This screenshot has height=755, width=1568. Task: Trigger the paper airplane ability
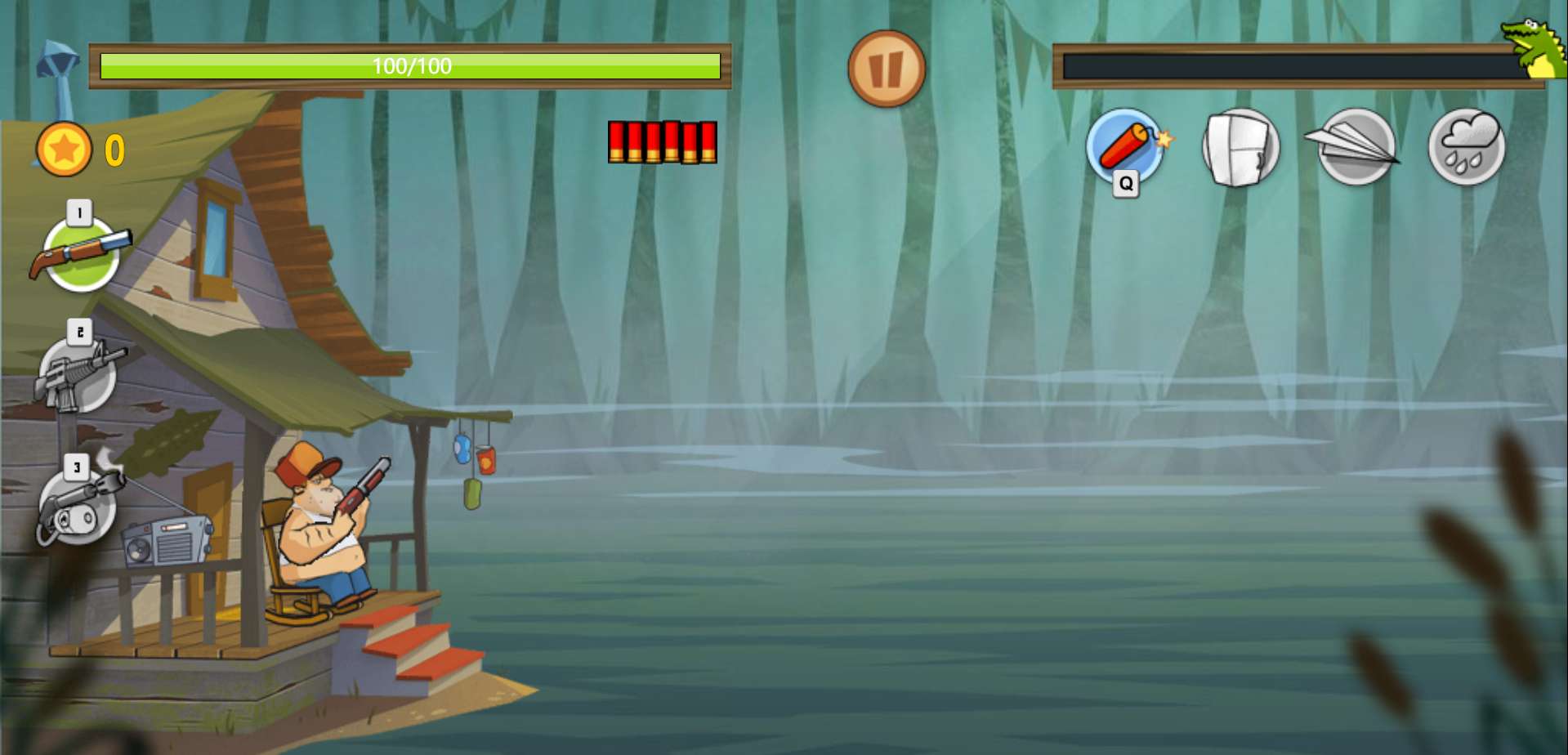[1355, 146]
